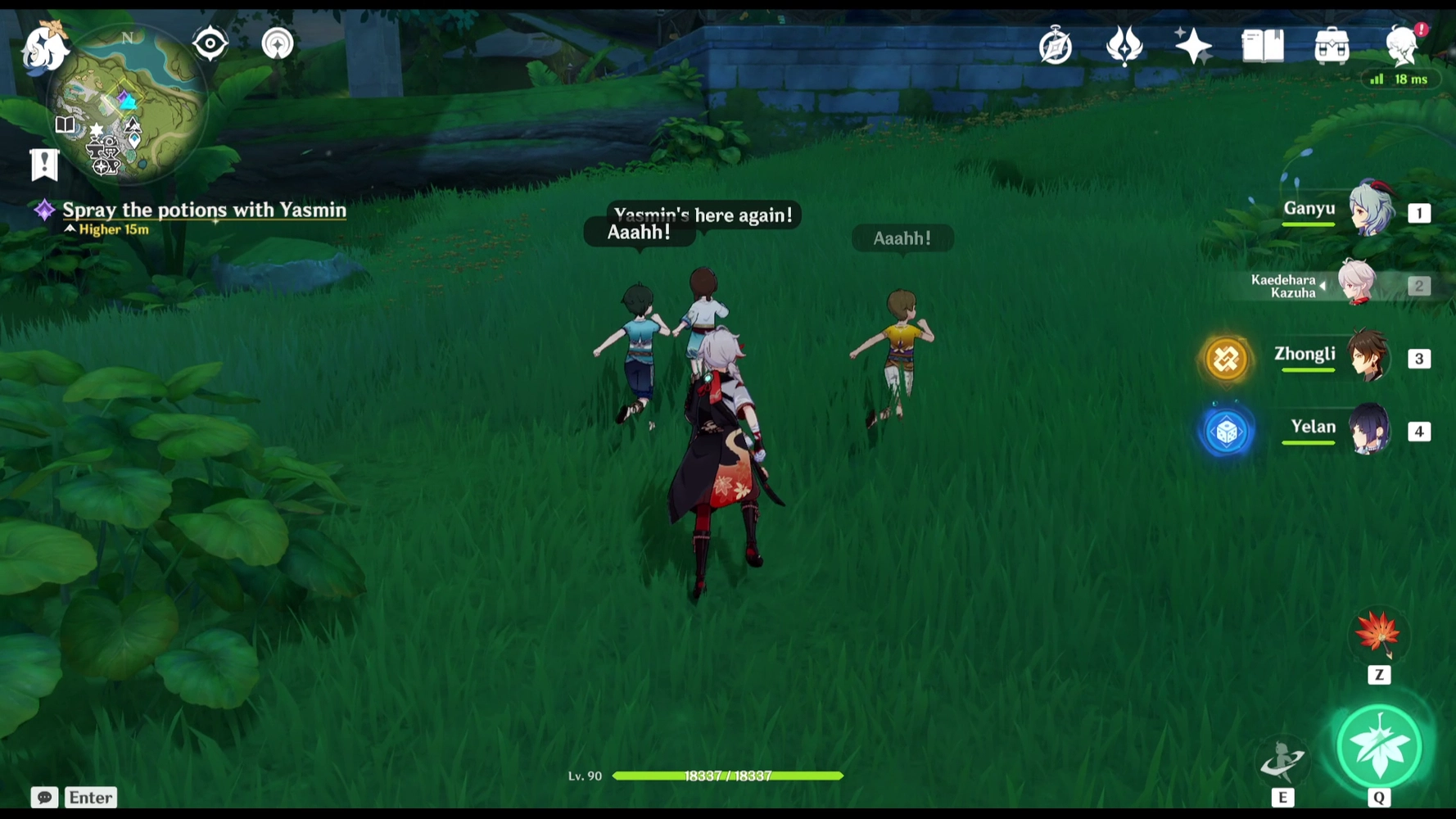Activate Kazuha's Elemental Burst Q
This screenshot has height=819, width=1456.
[x=1379, y=746]
